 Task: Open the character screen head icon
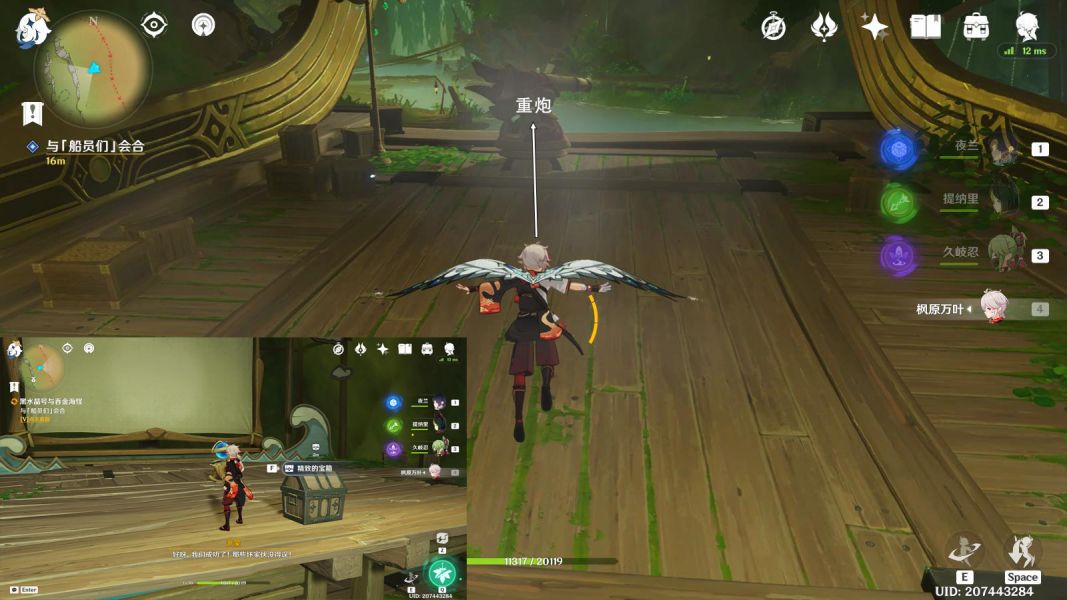point(1027,26)
